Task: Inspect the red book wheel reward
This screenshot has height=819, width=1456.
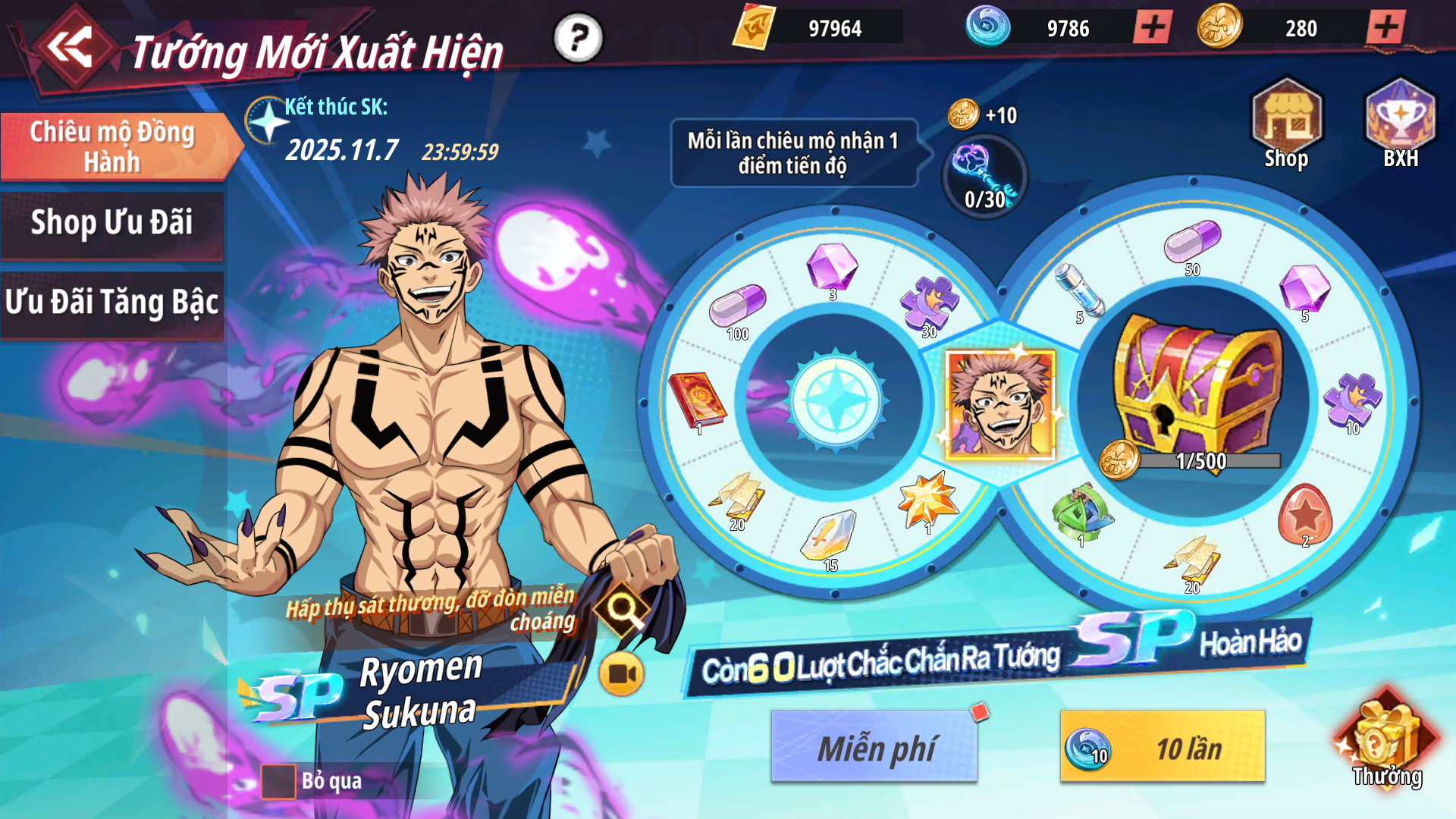Action: point(695,400)
